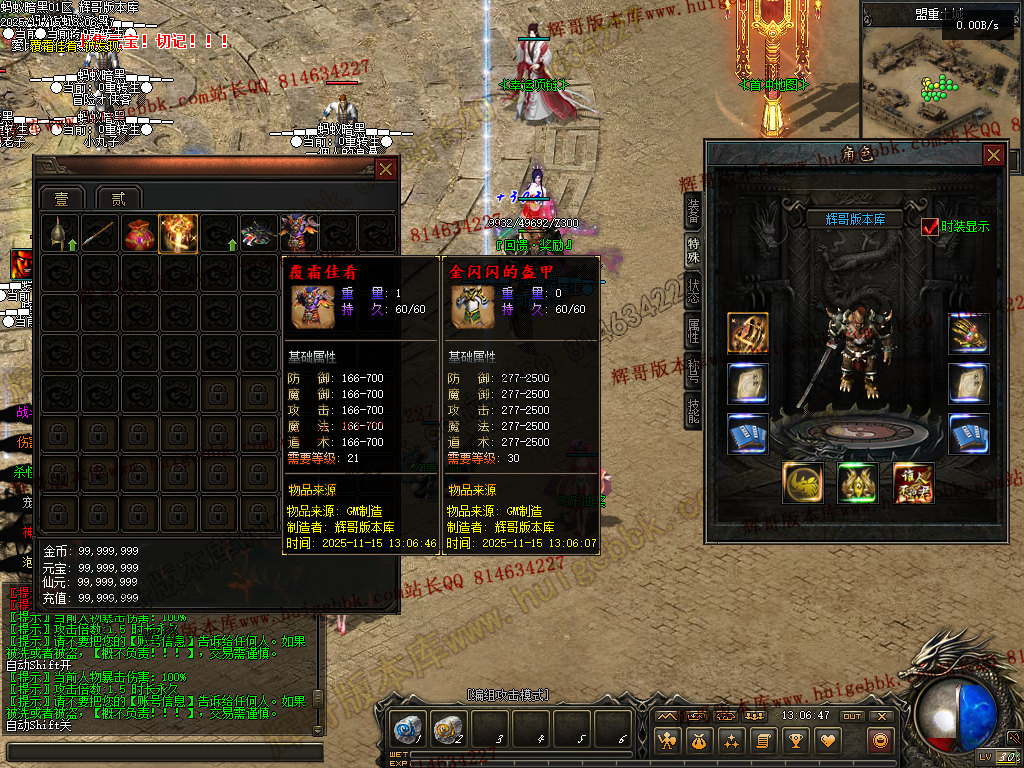Click hotbar slot 1 blue scroll

pos(408,728)
